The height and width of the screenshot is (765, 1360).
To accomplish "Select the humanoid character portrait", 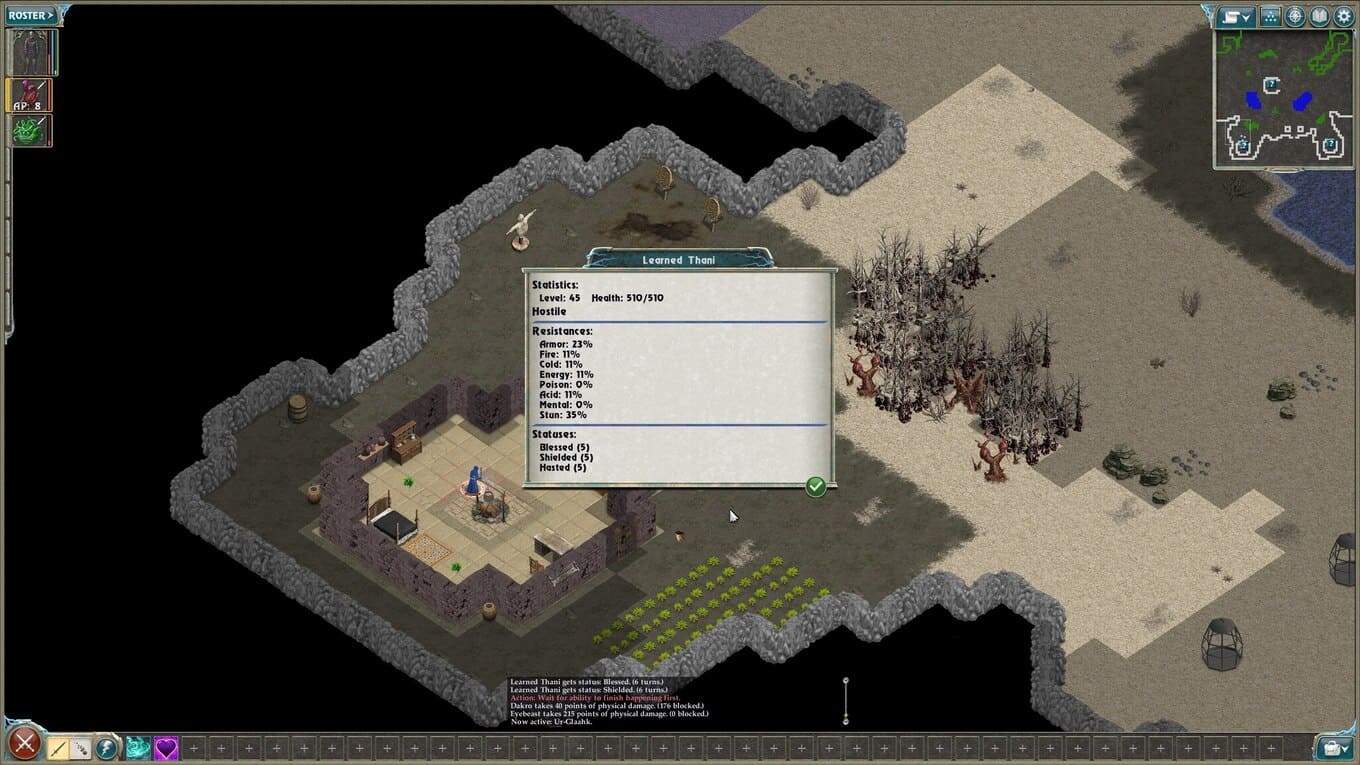I will click(31, 53).
